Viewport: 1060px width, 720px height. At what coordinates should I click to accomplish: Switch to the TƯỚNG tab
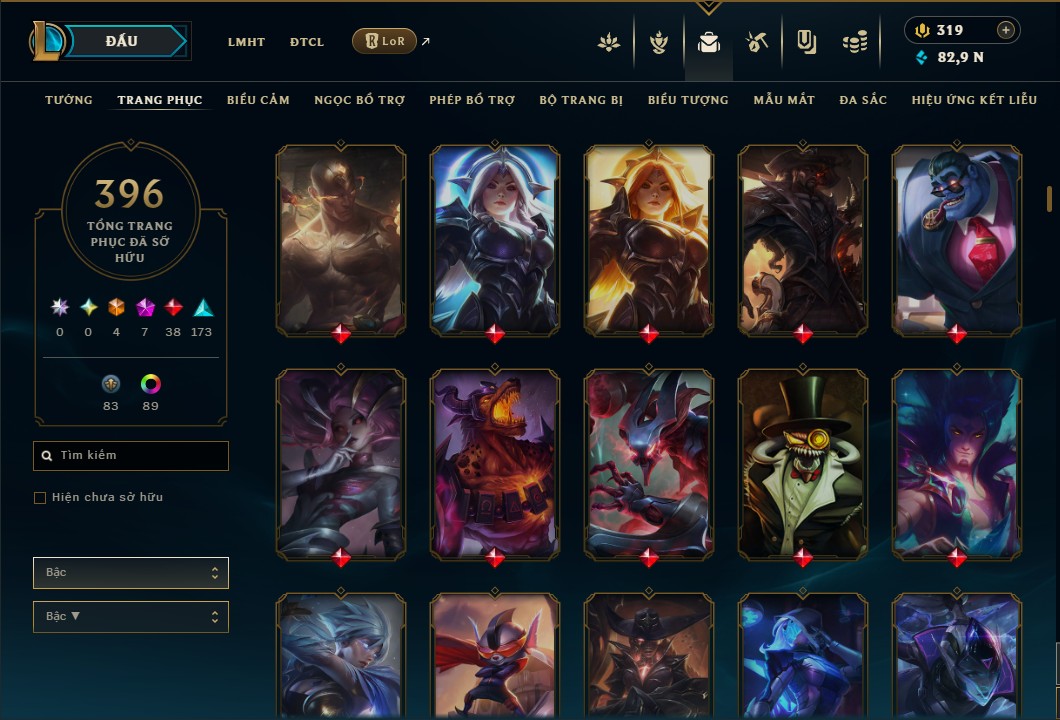pos(69,100)
